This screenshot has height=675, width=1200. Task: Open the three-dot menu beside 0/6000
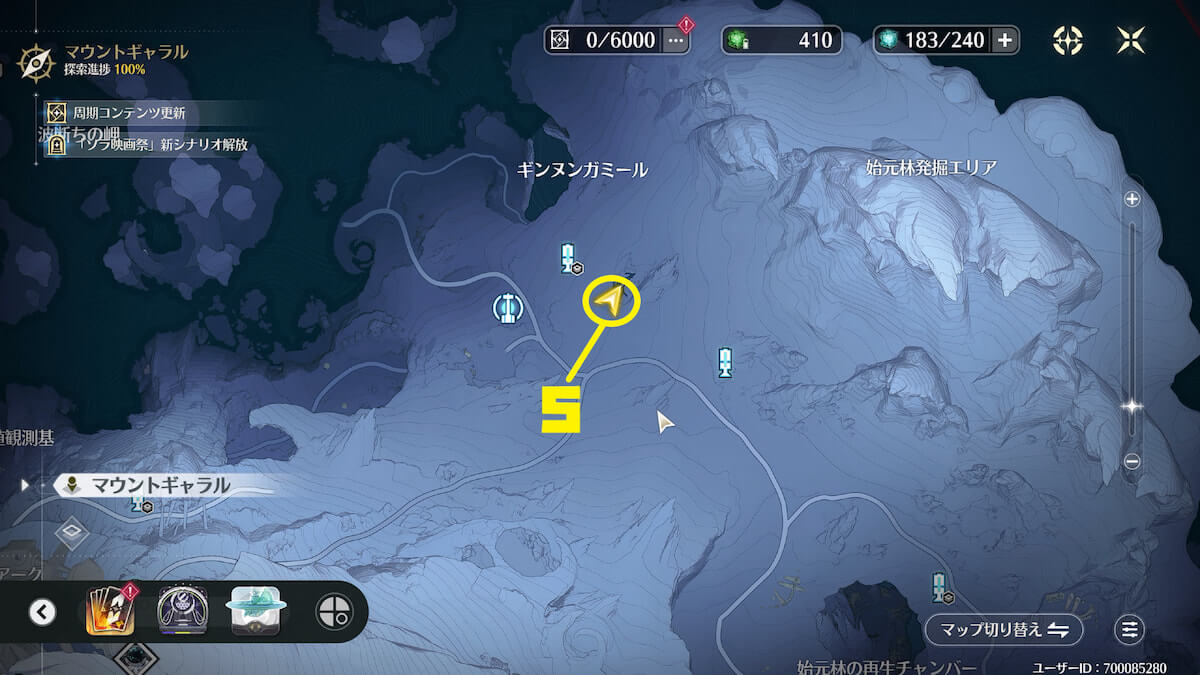coord(676,40)
